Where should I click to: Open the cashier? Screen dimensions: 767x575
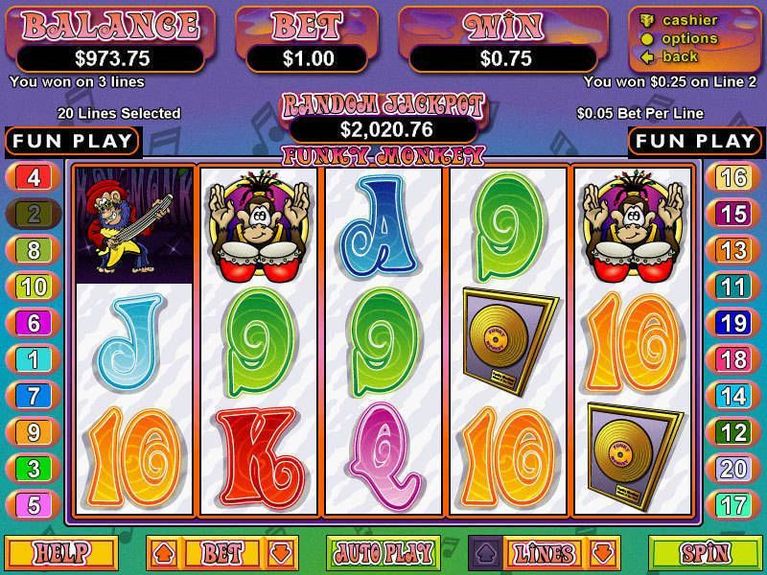coord(690,20)
